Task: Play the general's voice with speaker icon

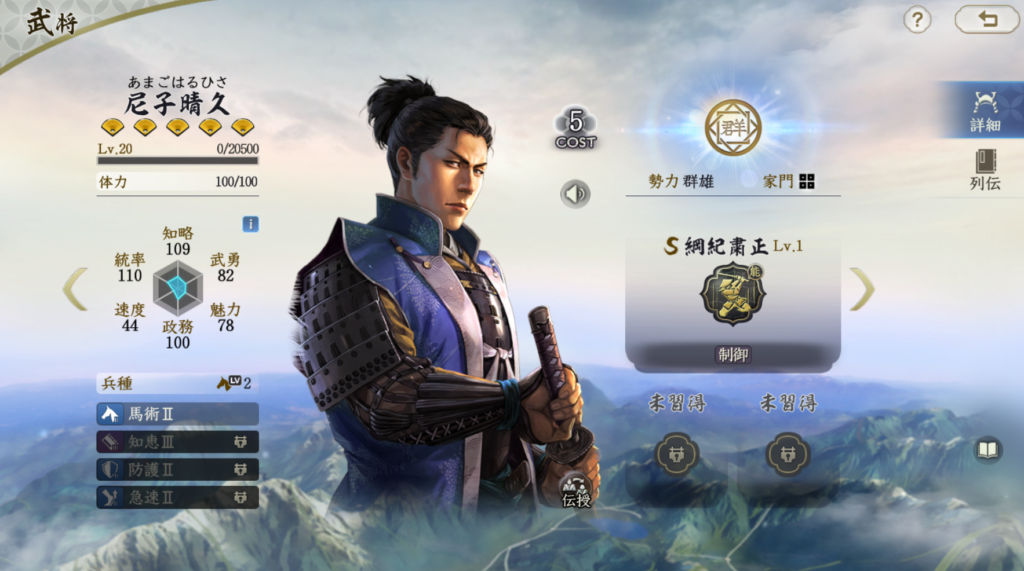Action: tap(575, 193)
